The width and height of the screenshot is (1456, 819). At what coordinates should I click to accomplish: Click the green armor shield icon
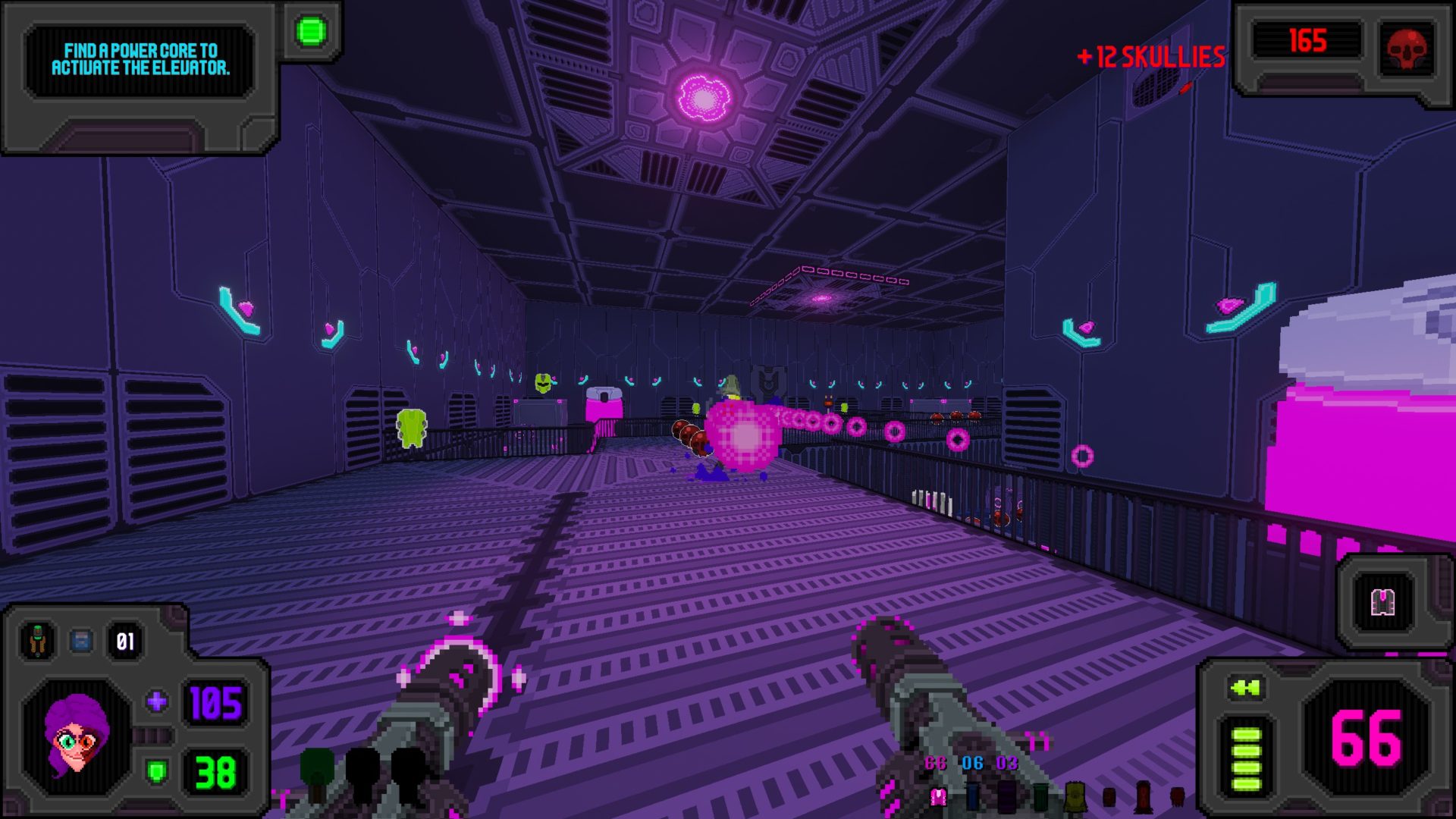(x=157, y=772)
